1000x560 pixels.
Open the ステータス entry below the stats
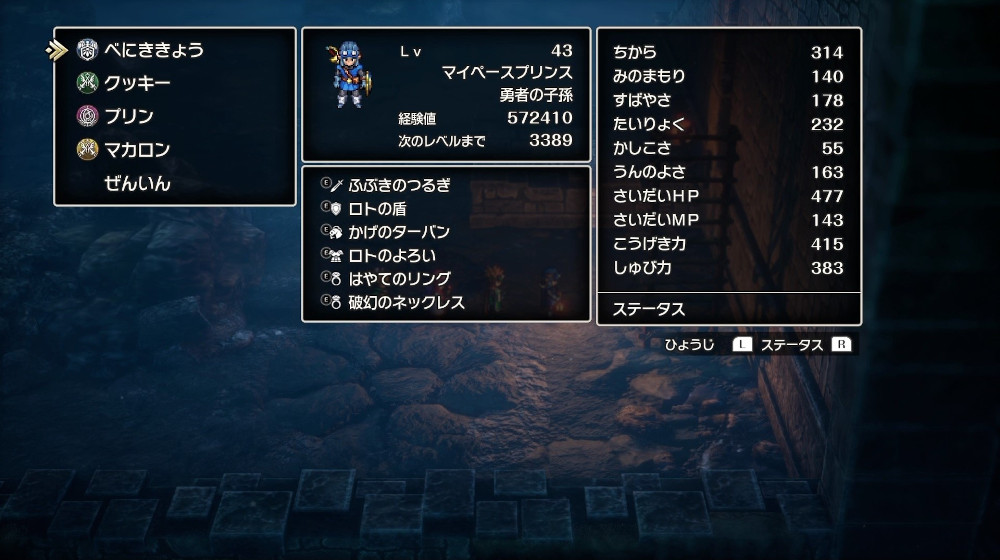(648, 309)
